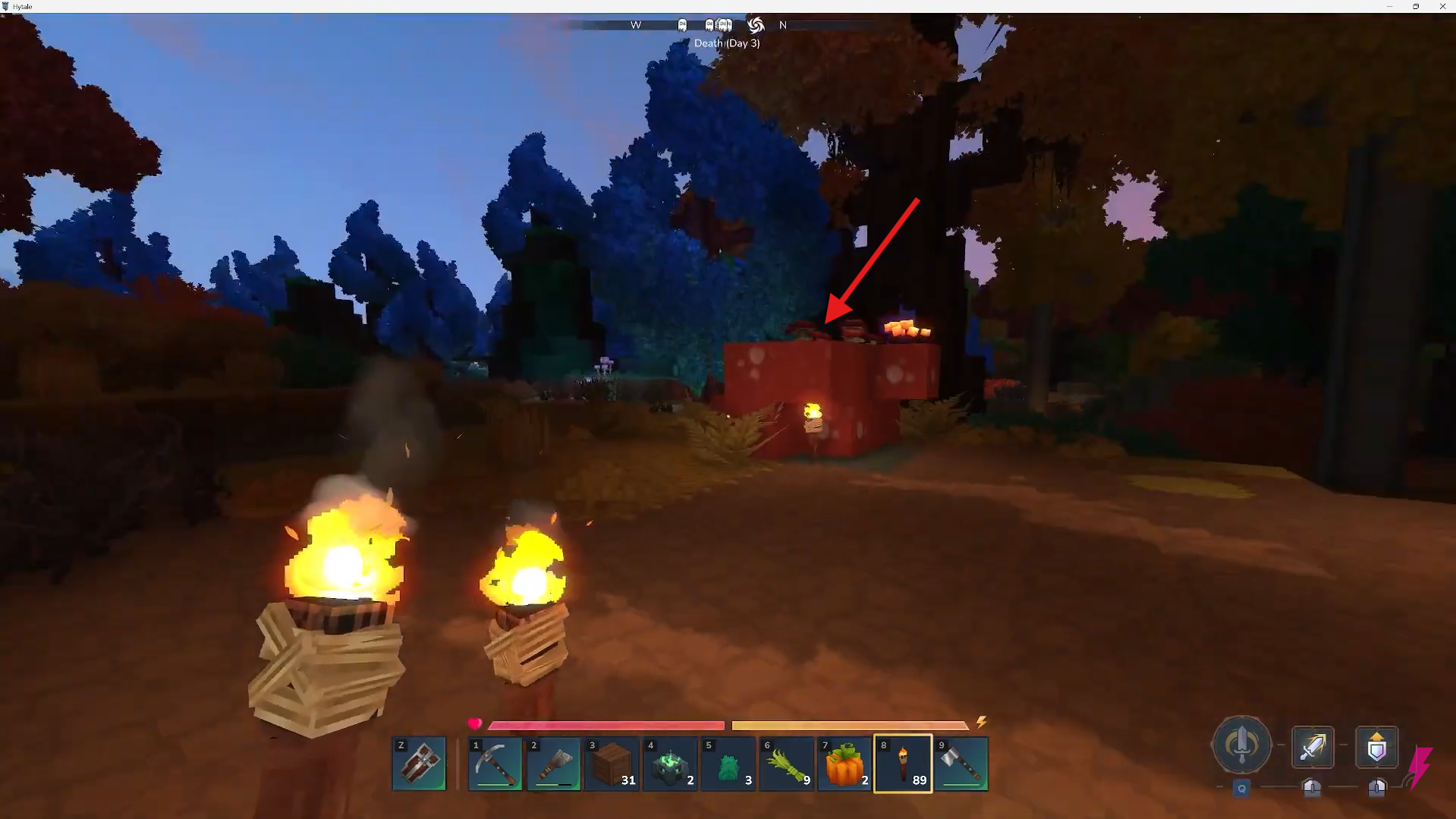Click the pink lightning stamina icon

1419,769
